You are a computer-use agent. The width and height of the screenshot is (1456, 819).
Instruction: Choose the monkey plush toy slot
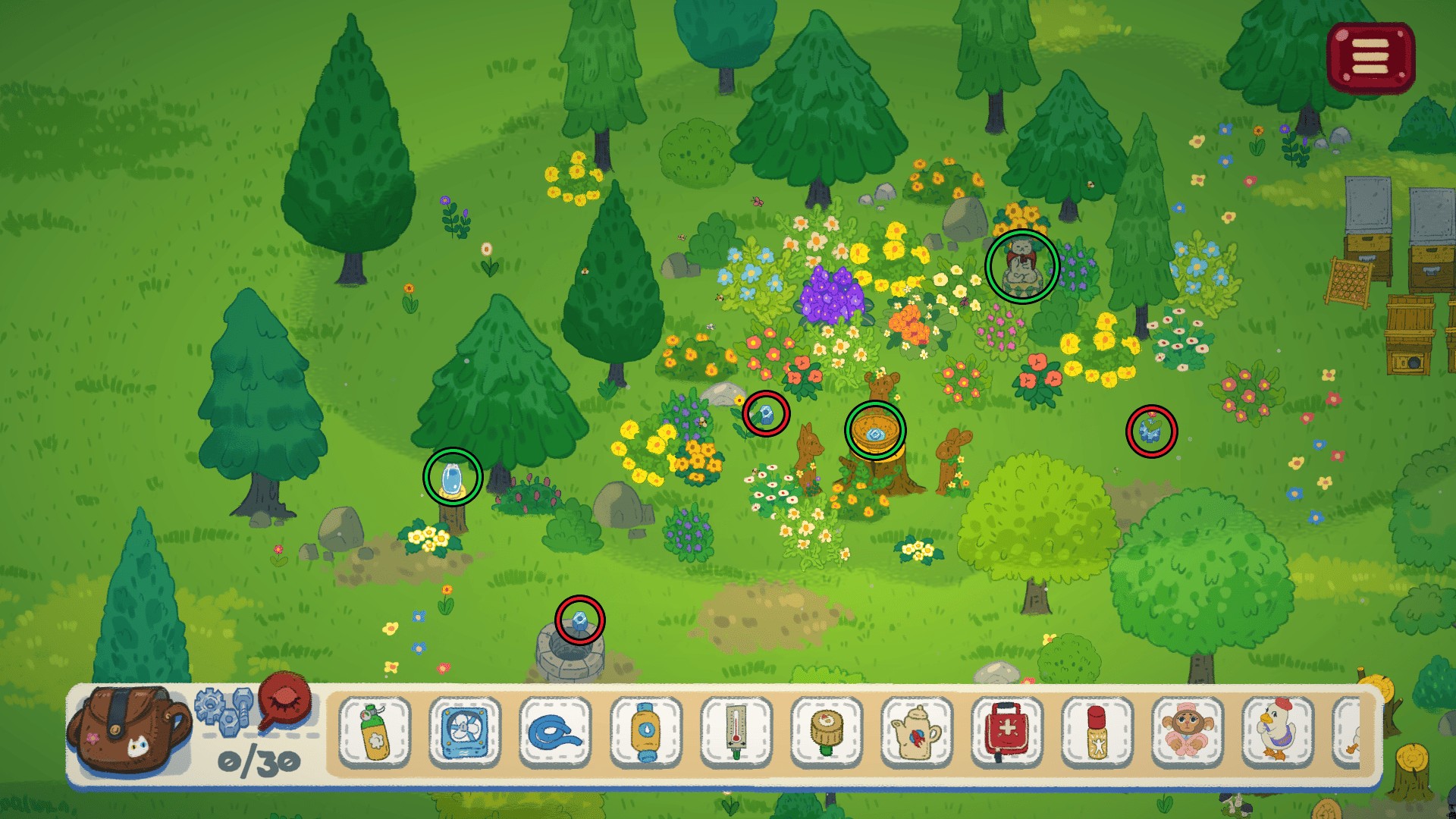pyautogui.click(x=1188, y=733)
